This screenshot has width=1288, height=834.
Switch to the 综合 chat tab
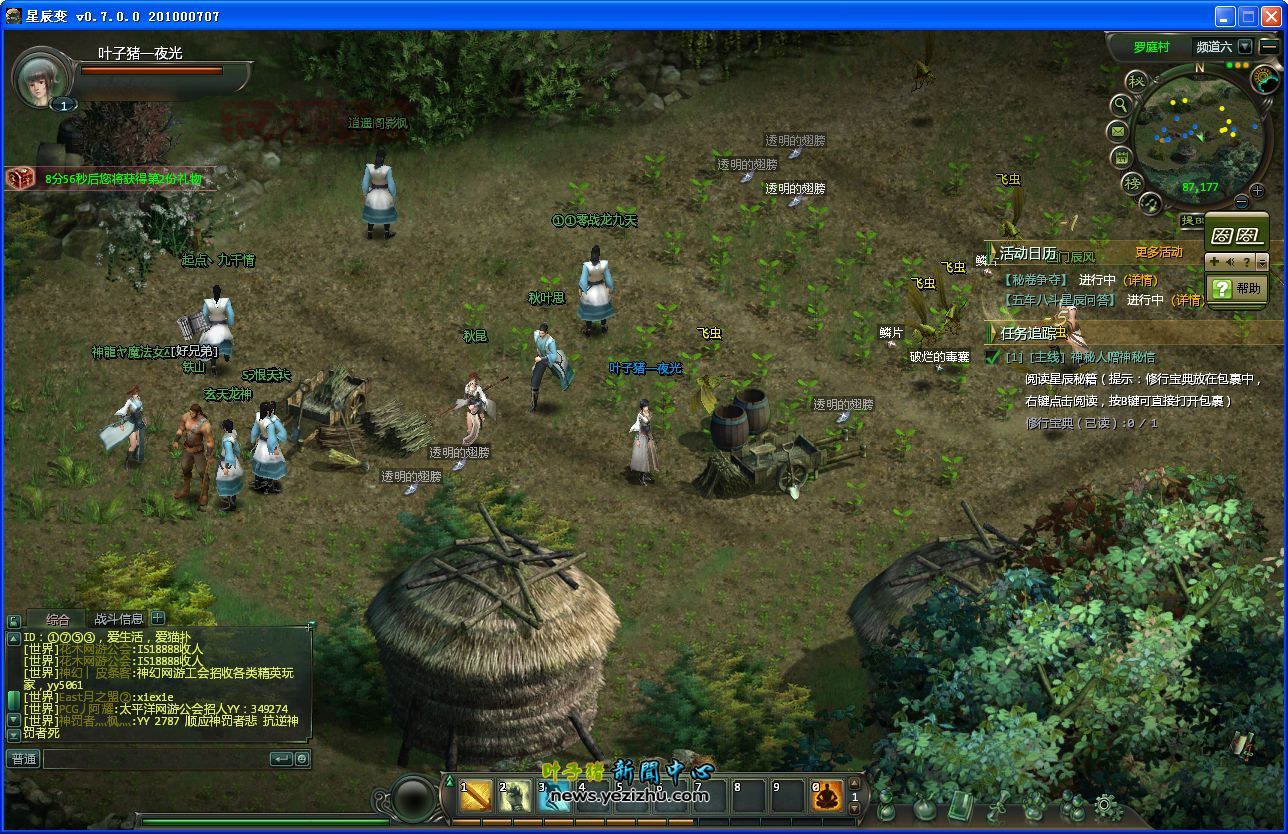pos(58,619)
